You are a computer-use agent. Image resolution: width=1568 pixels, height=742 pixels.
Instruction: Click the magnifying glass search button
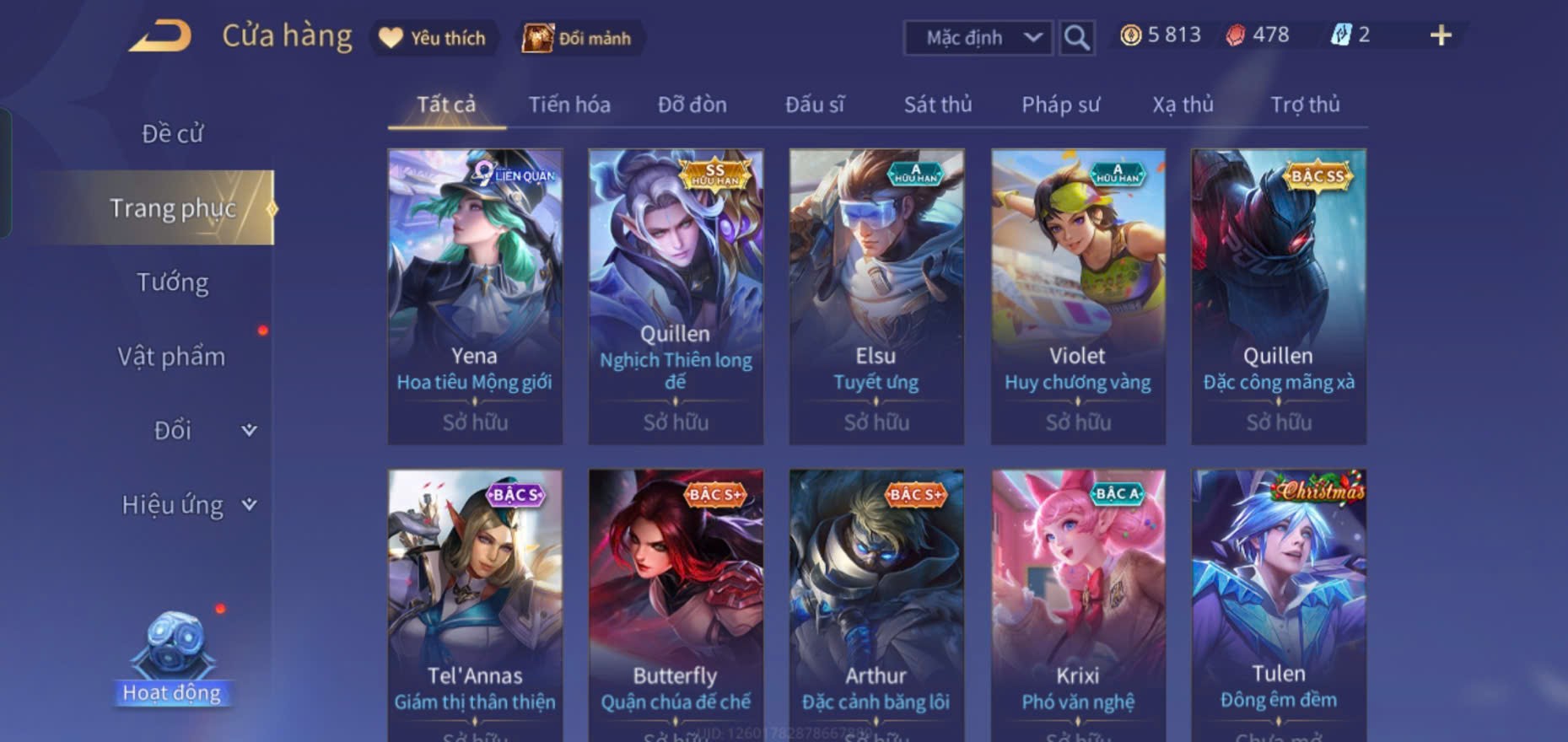[x=1076, y=38]
